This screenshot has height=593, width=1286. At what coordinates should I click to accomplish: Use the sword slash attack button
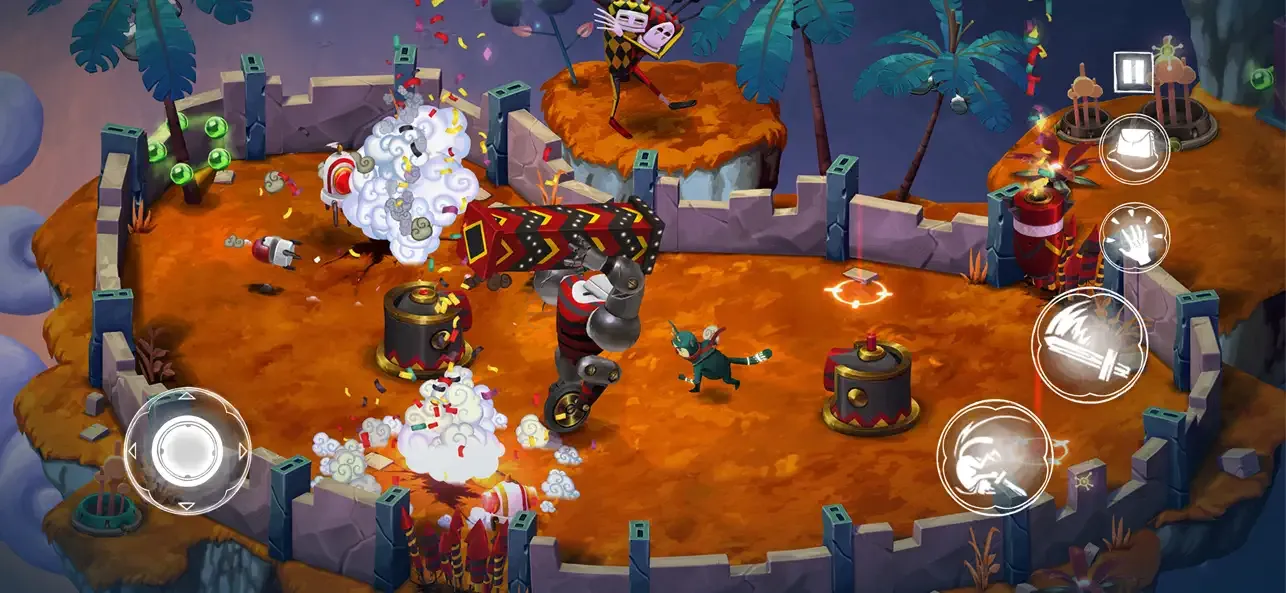(1089, 344)
